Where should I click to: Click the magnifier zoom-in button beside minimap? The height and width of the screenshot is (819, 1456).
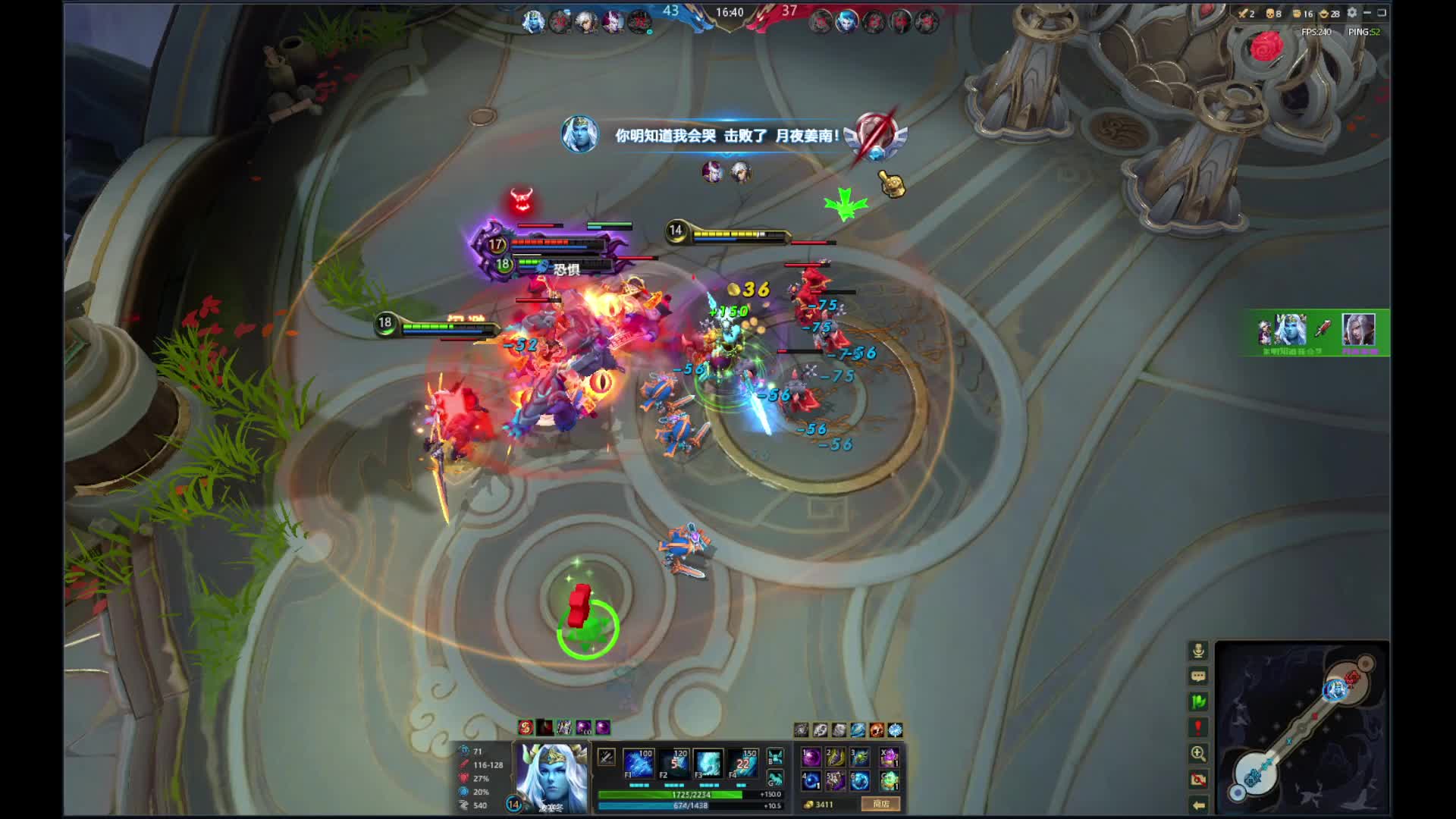(x=1198, y=754)
